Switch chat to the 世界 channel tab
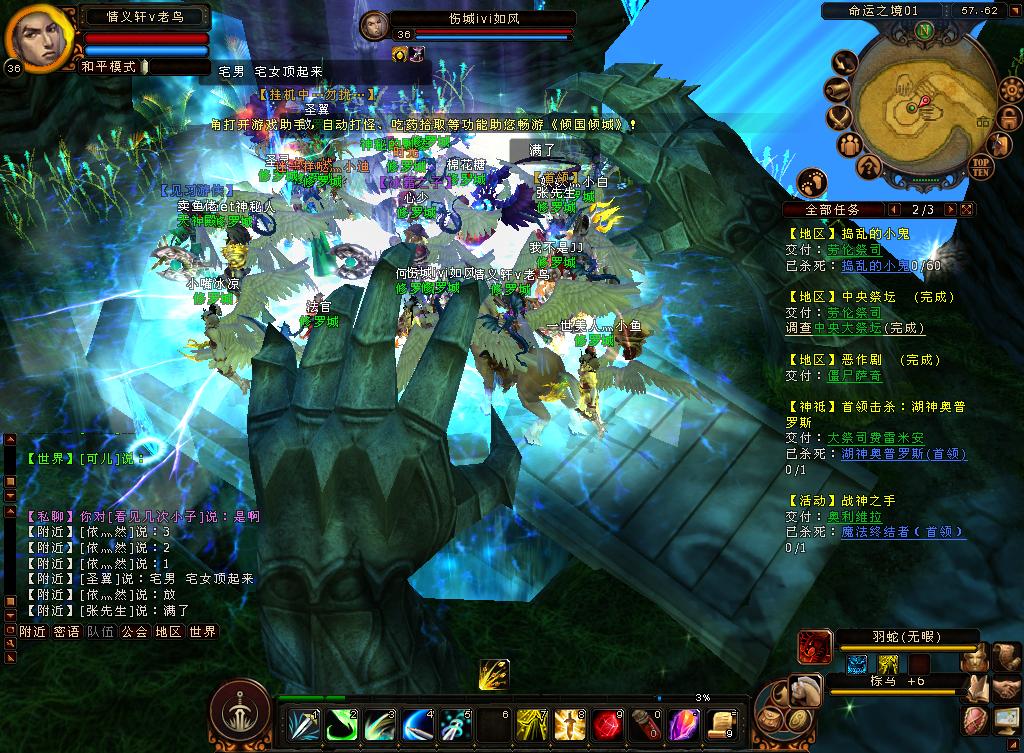The width and height of the screenshot is (1024, 753). coord(203,632)
